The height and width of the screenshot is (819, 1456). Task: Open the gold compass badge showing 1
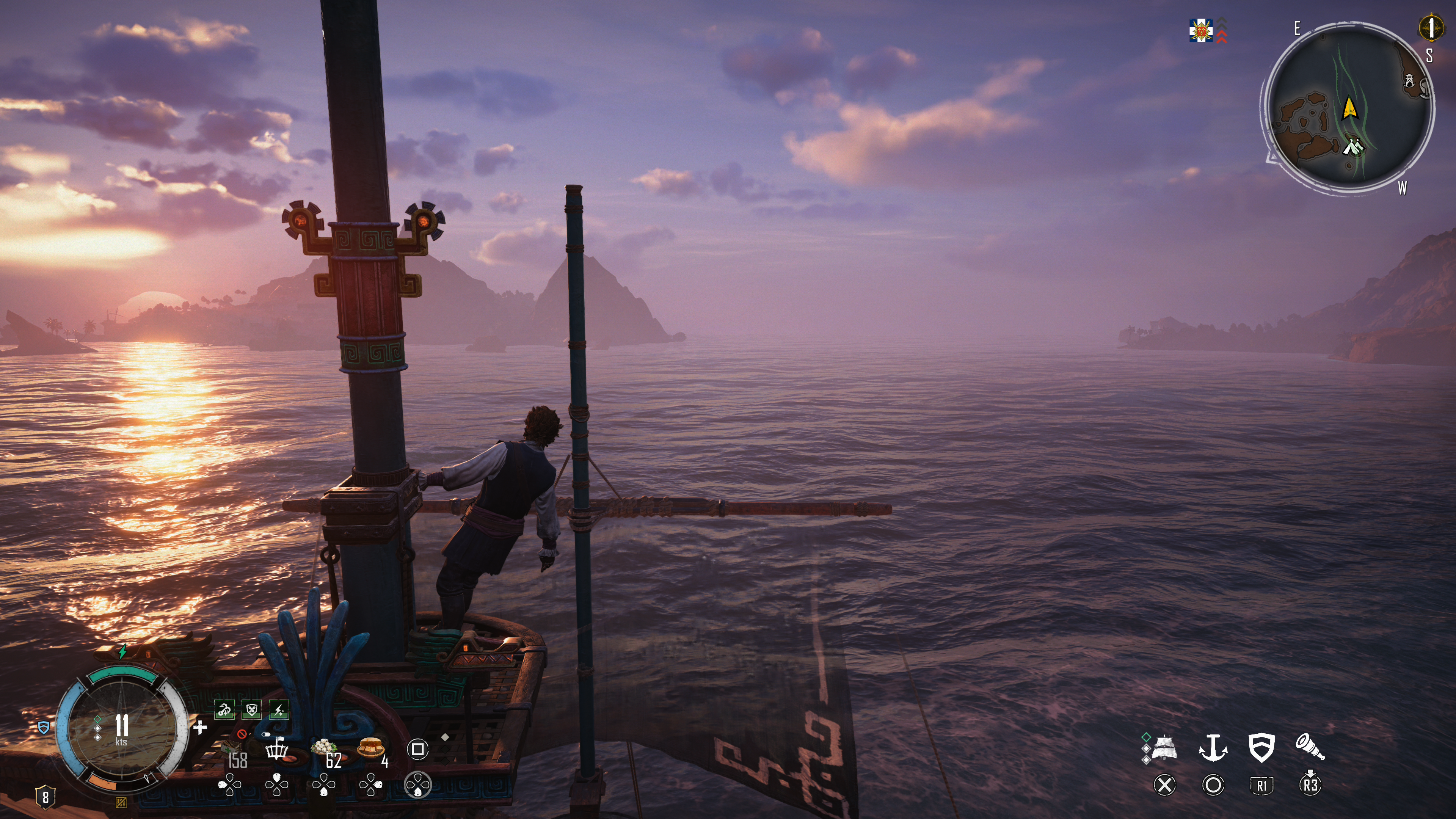[1431, 28]
